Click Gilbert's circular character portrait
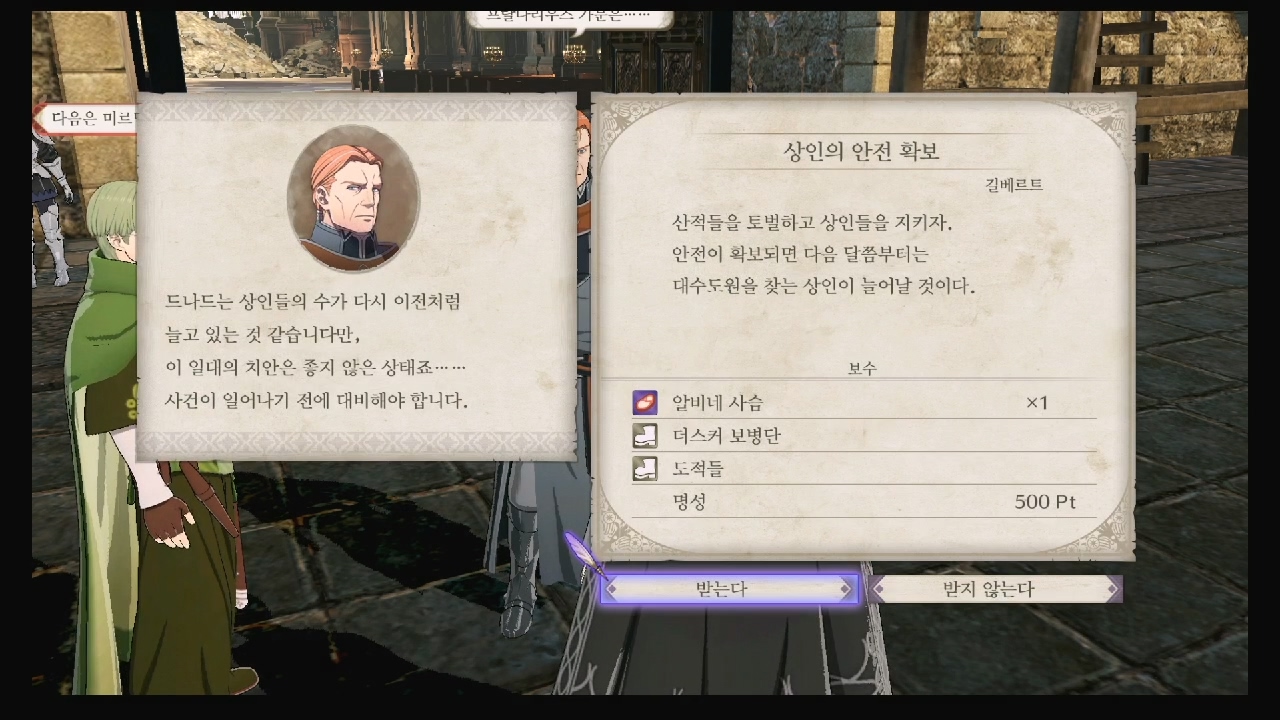 click(355, 200)
